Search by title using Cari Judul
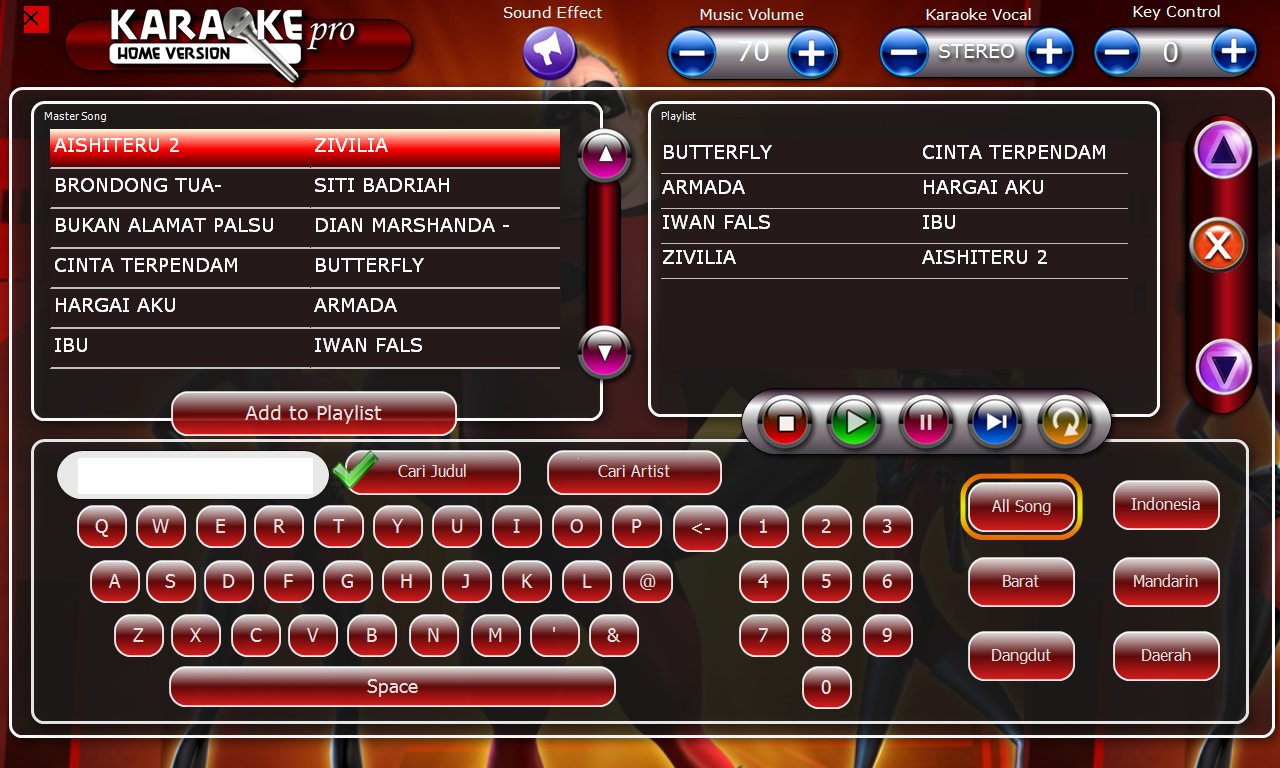This screenshot has width=1280, height=768. [434, 472]
